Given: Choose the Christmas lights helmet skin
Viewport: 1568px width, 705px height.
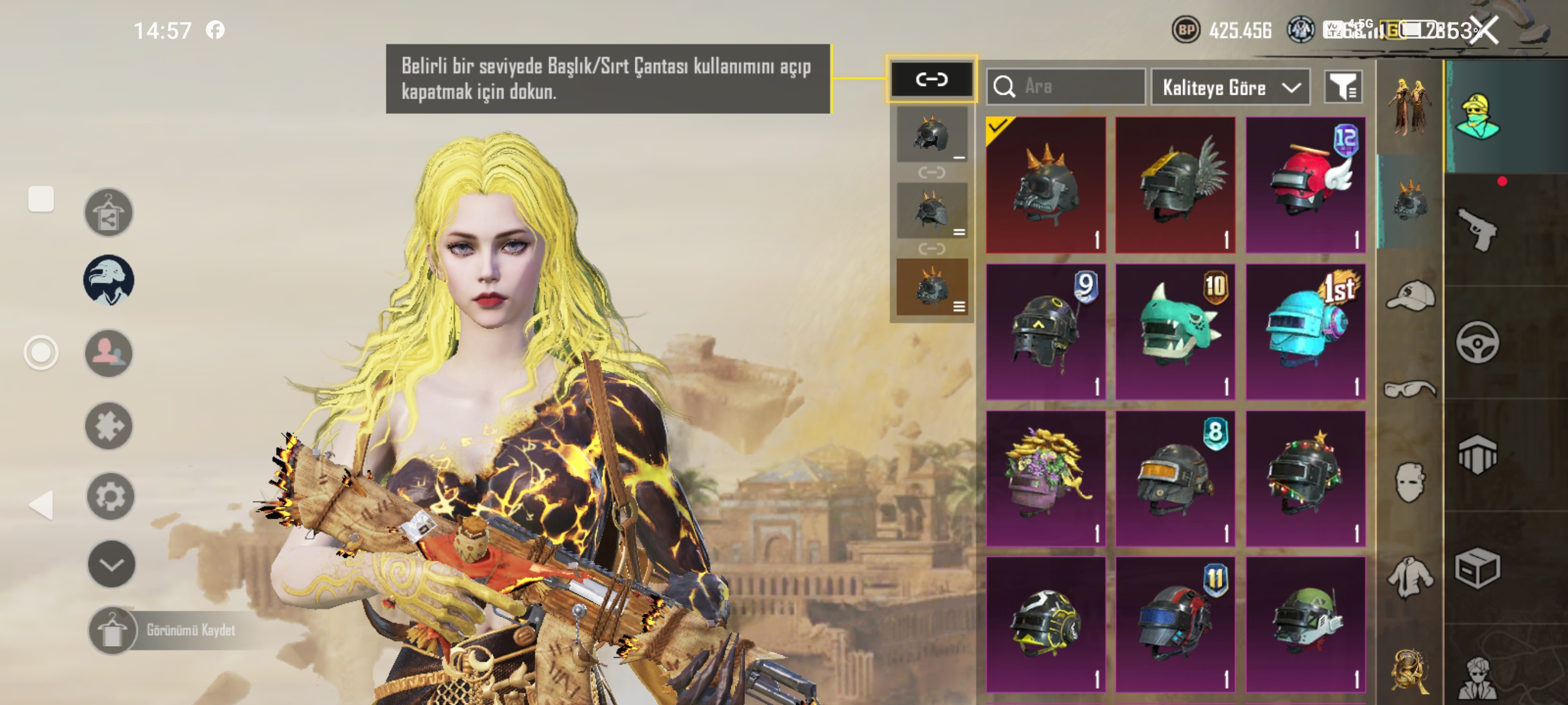Looking at the screenshot, I should (x=1305, y=478).
